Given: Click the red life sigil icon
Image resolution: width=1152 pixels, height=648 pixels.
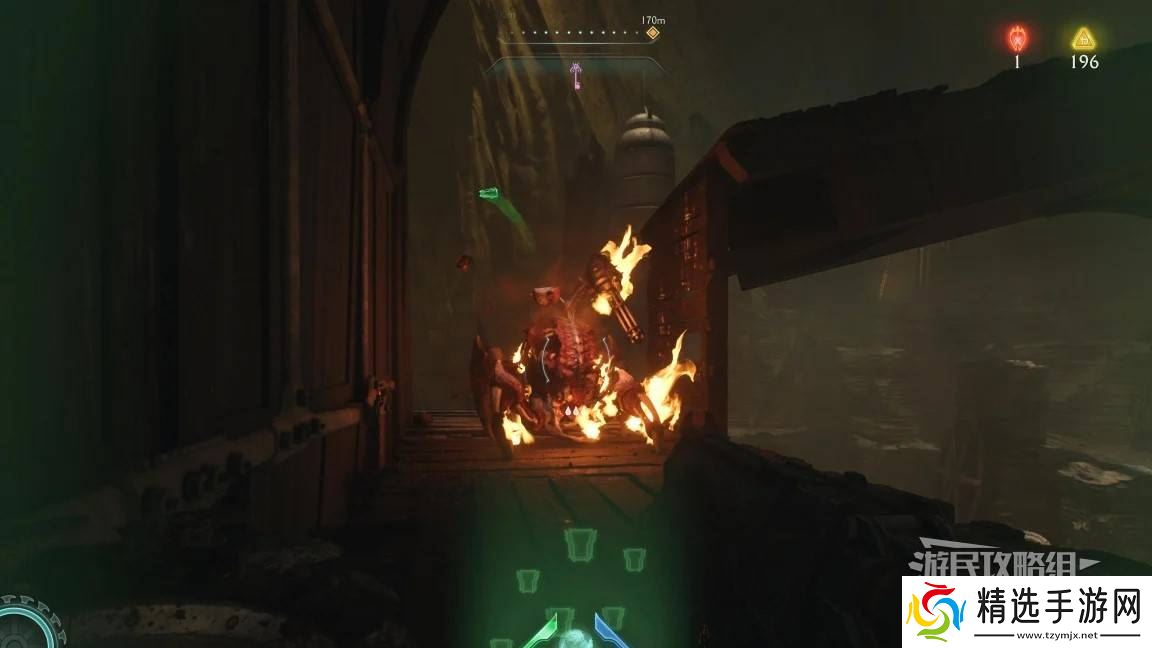Looking at the screenshot, I should 1017,39.
